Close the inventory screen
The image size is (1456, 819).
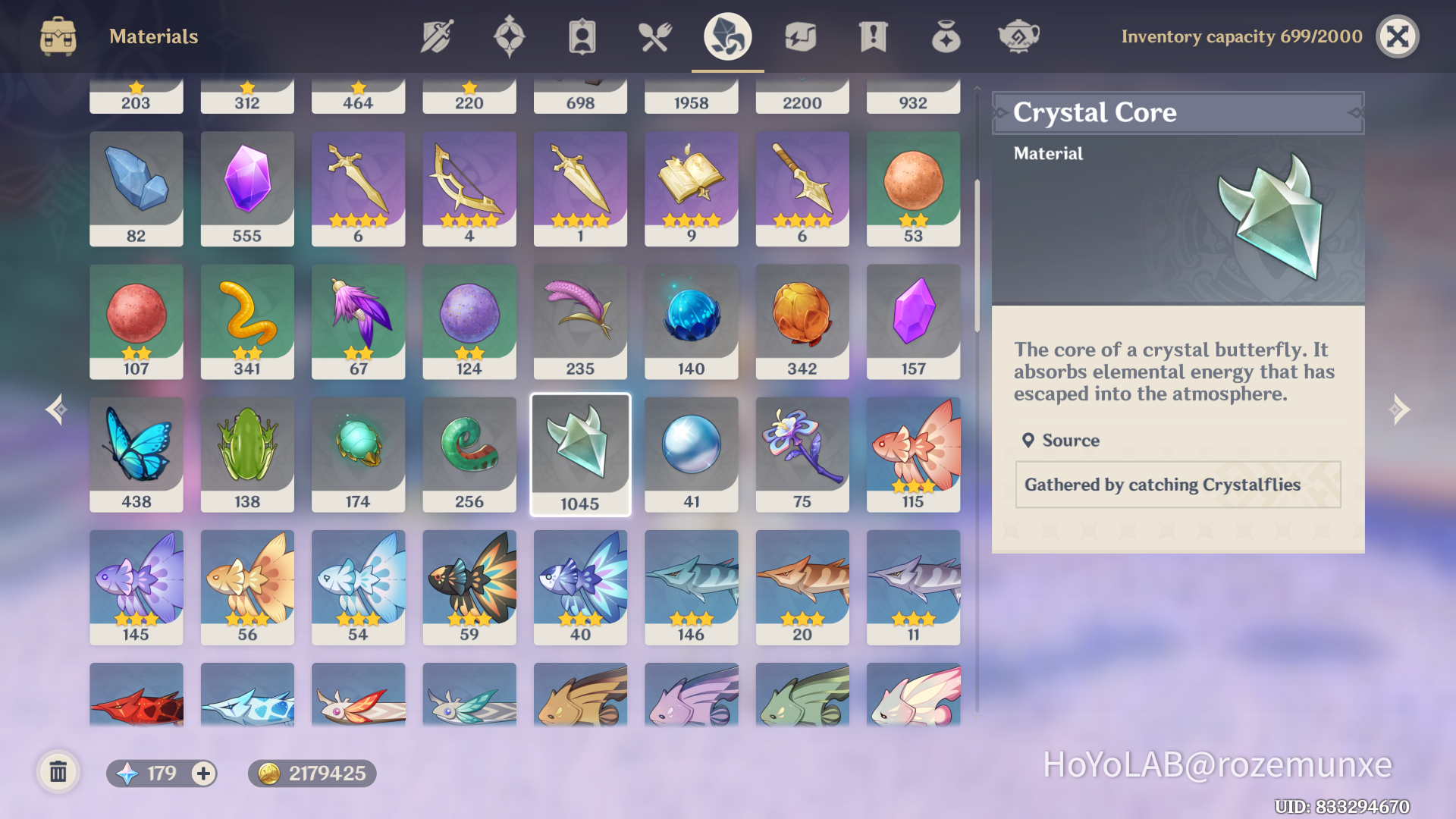click(1398, 35)
